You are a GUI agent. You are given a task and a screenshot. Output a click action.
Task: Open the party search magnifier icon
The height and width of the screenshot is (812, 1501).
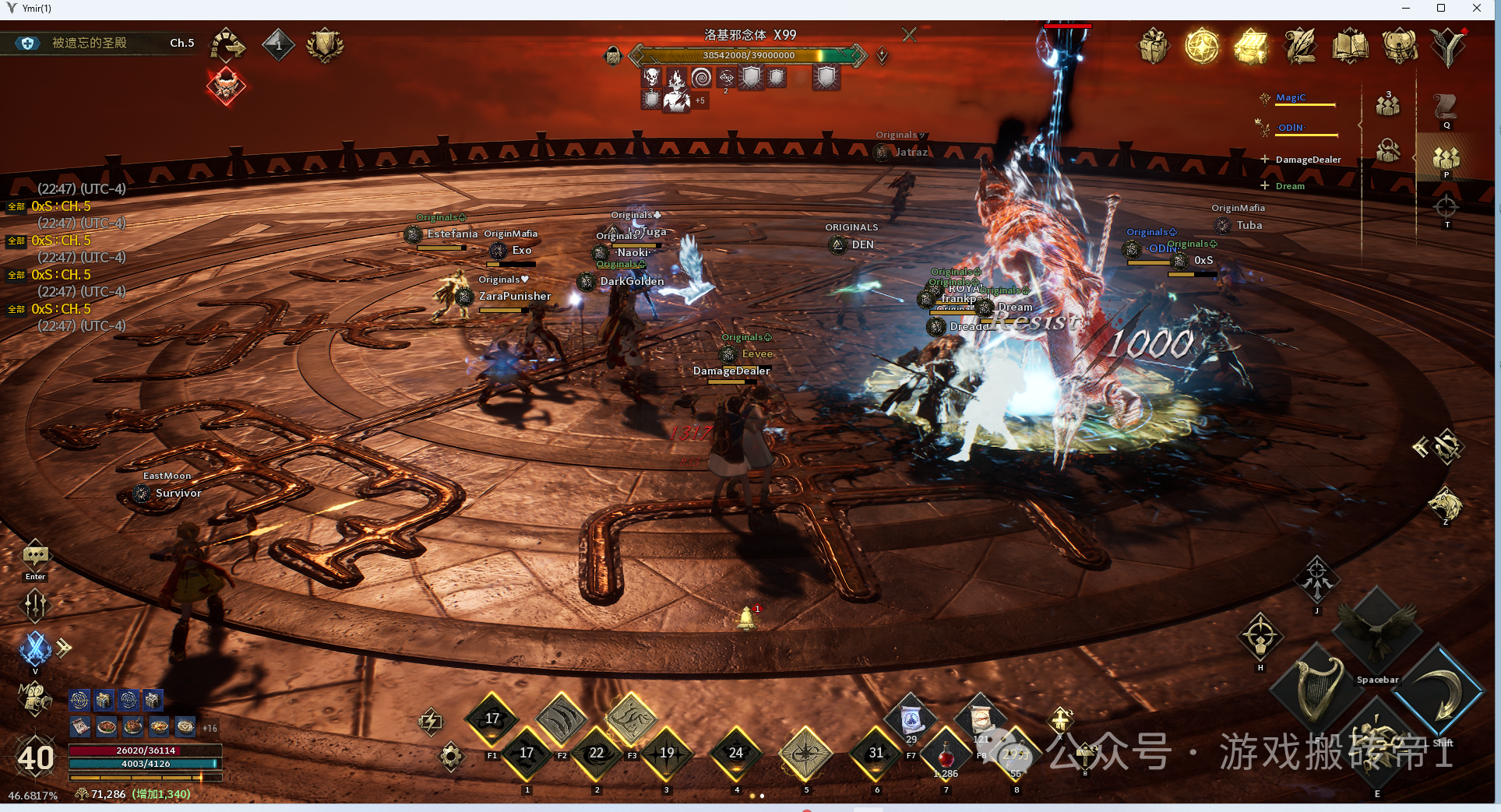[1388, 151]
